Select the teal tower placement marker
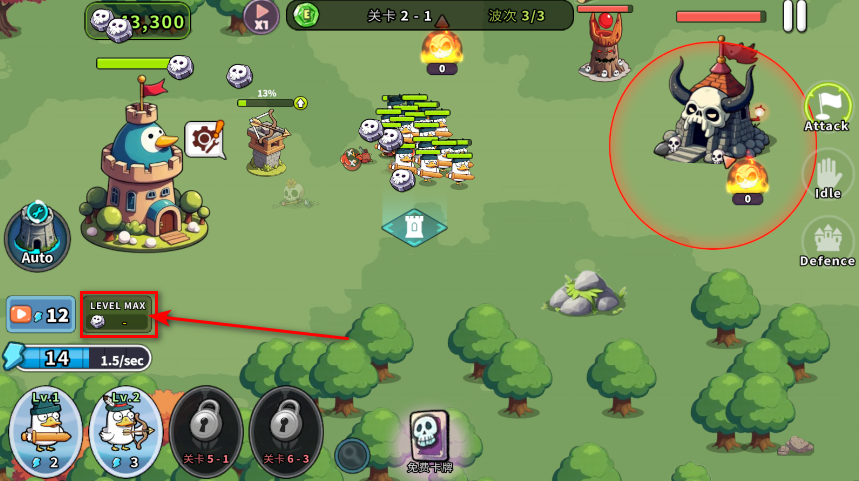This screenshot has height=481, width=859. coord(414,227)
